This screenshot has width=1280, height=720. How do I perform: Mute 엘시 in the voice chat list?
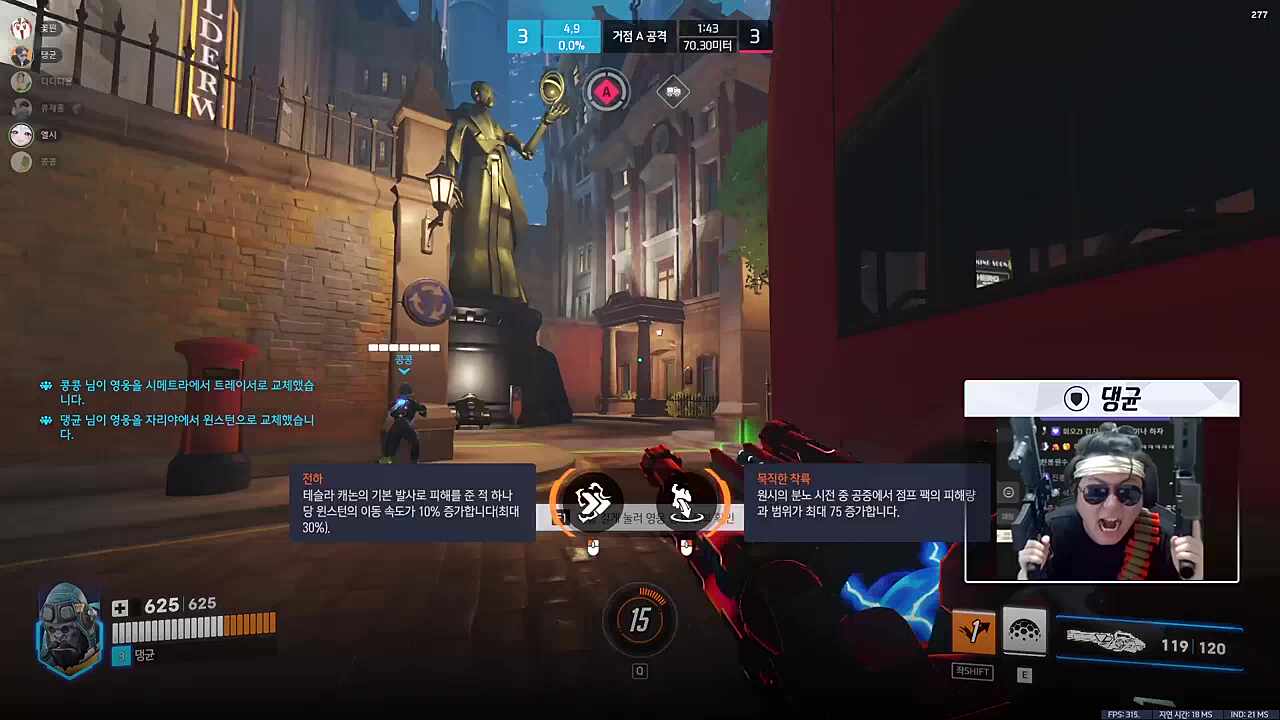point(21,135)
